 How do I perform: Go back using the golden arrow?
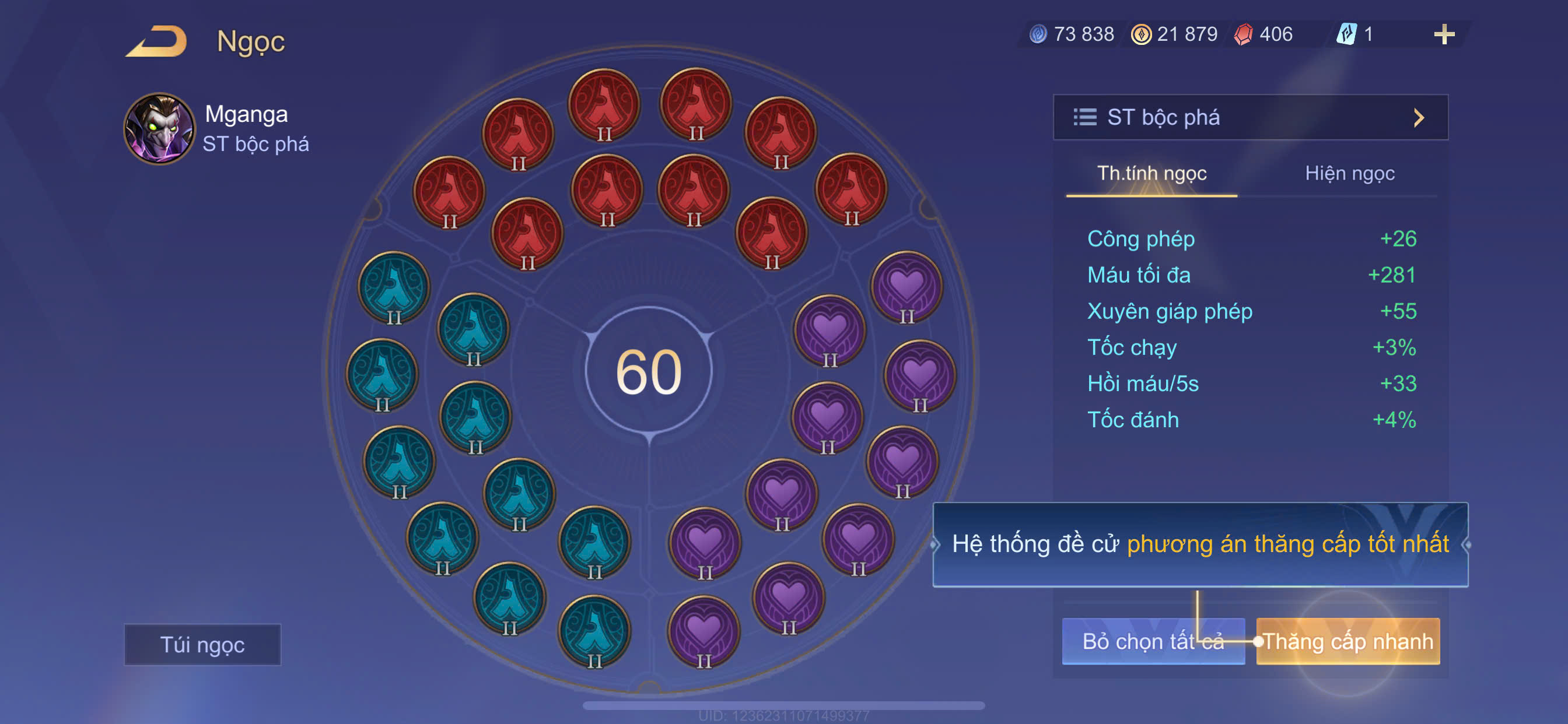(x=157, y=41)
